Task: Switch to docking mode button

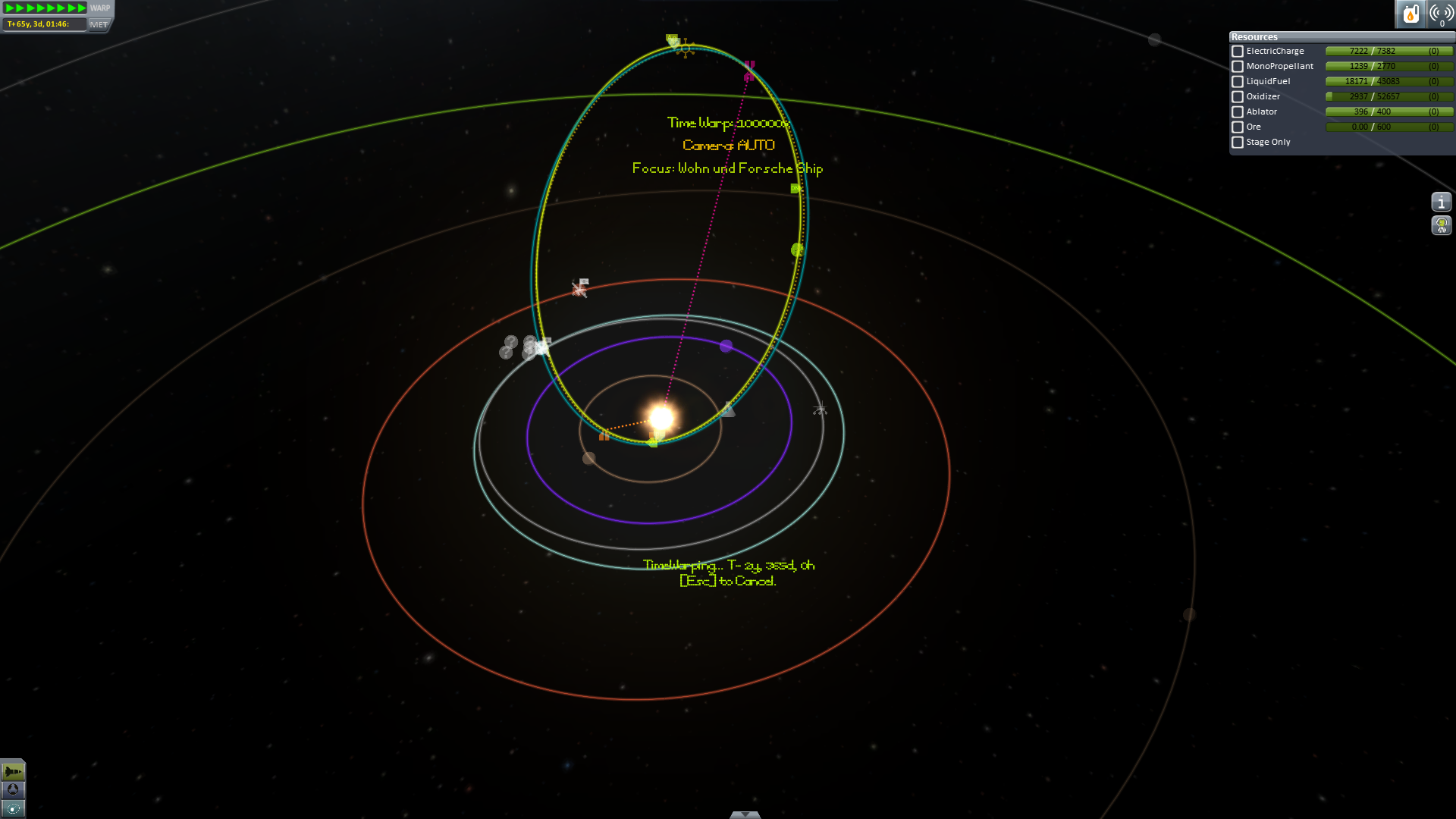Action: tap(13, 790)
